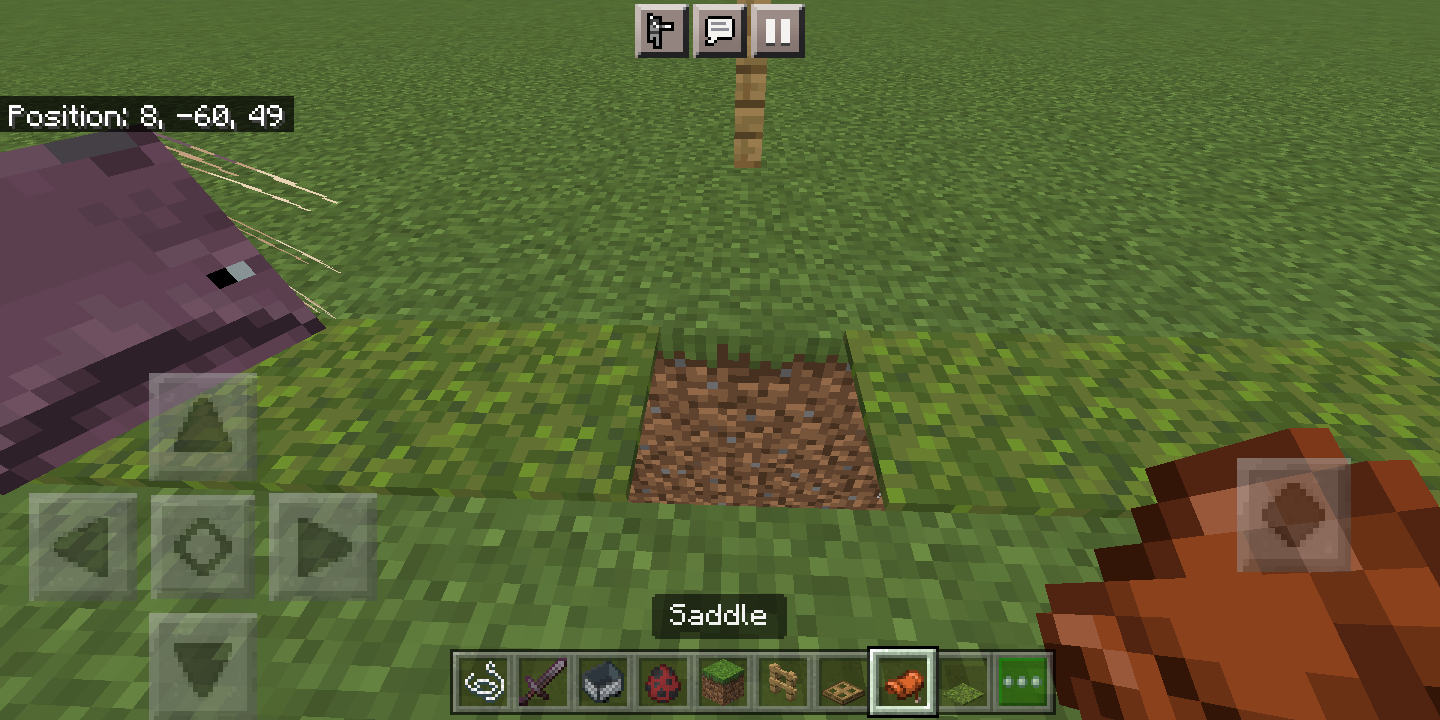The image size is (1440, 720).
Task: Select the grass carpet hotbar slot
Action: click(963, 679)
